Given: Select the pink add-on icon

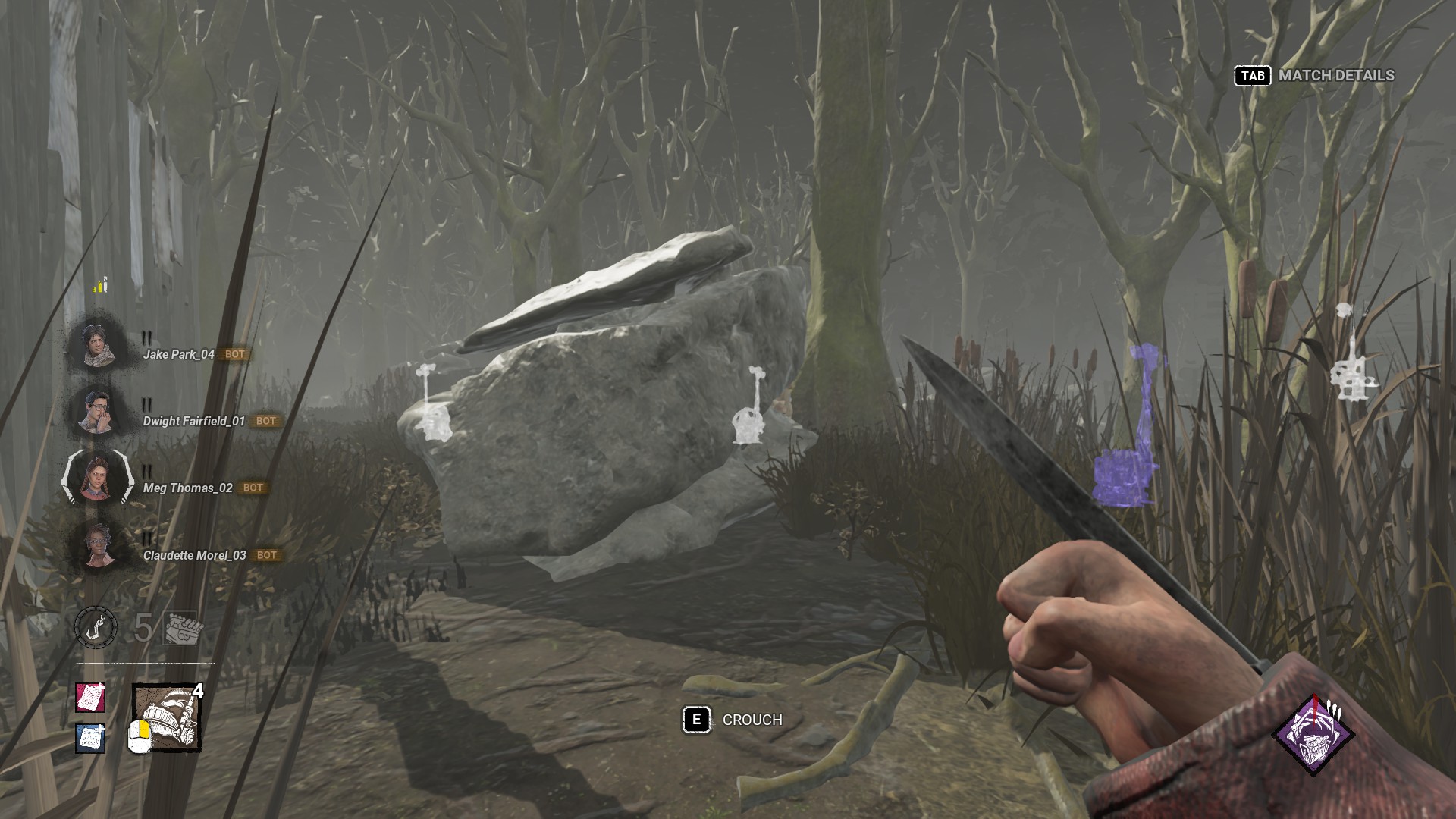Looking at the screenshot, I should 90,697.
